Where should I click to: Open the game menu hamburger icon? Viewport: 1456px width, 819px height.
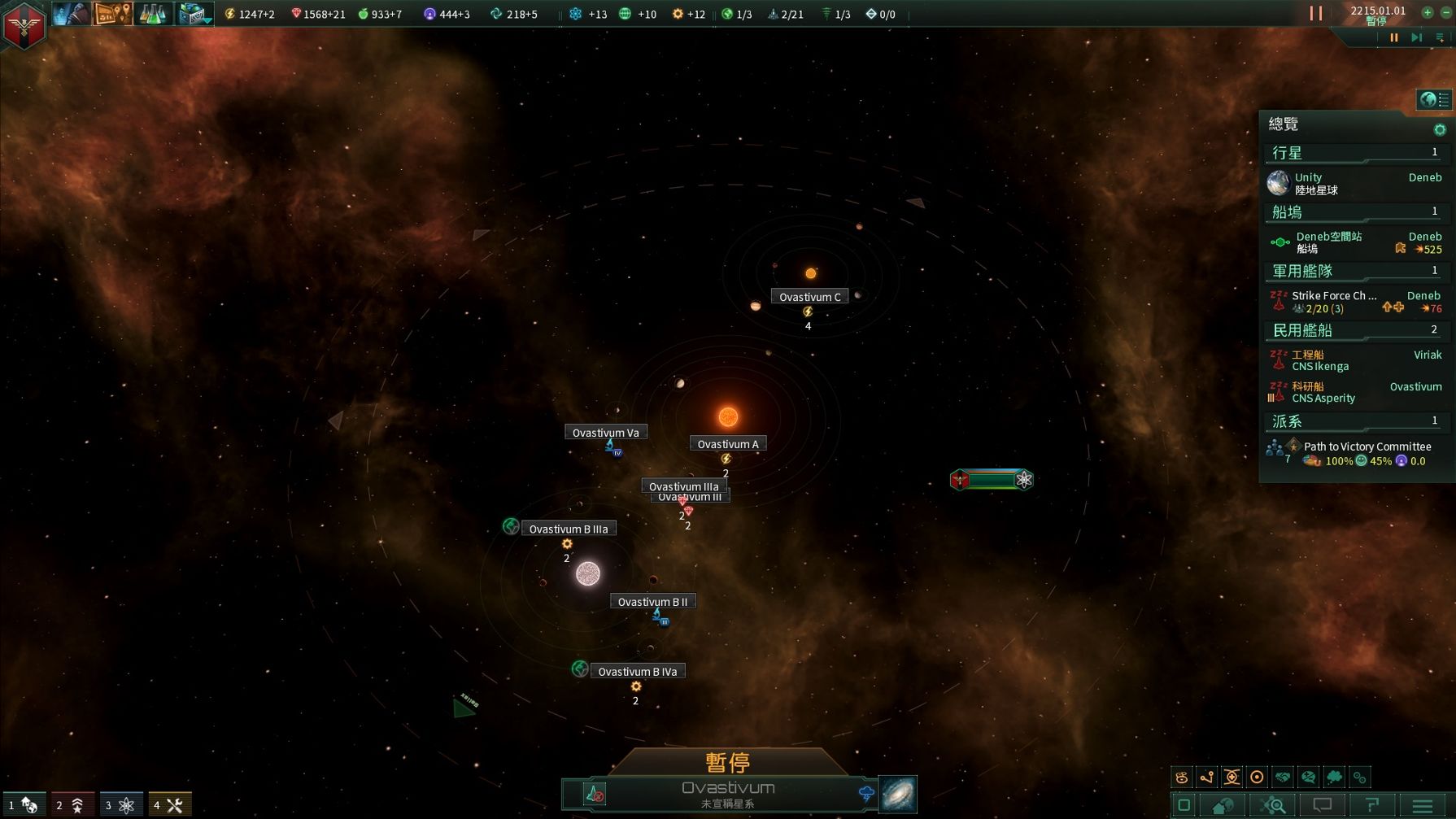1422,805
